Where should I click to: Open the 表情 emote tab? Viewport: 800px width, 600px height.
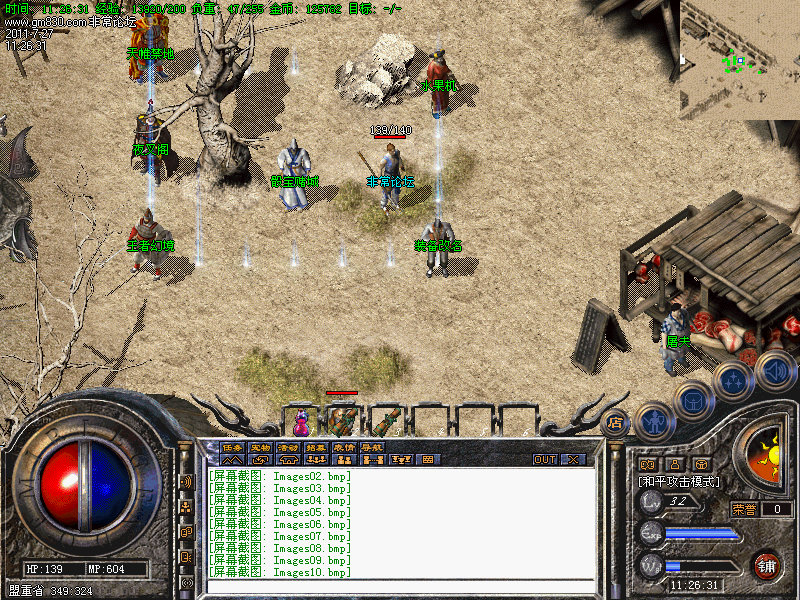pyautogui.click(x=344, y=447)
